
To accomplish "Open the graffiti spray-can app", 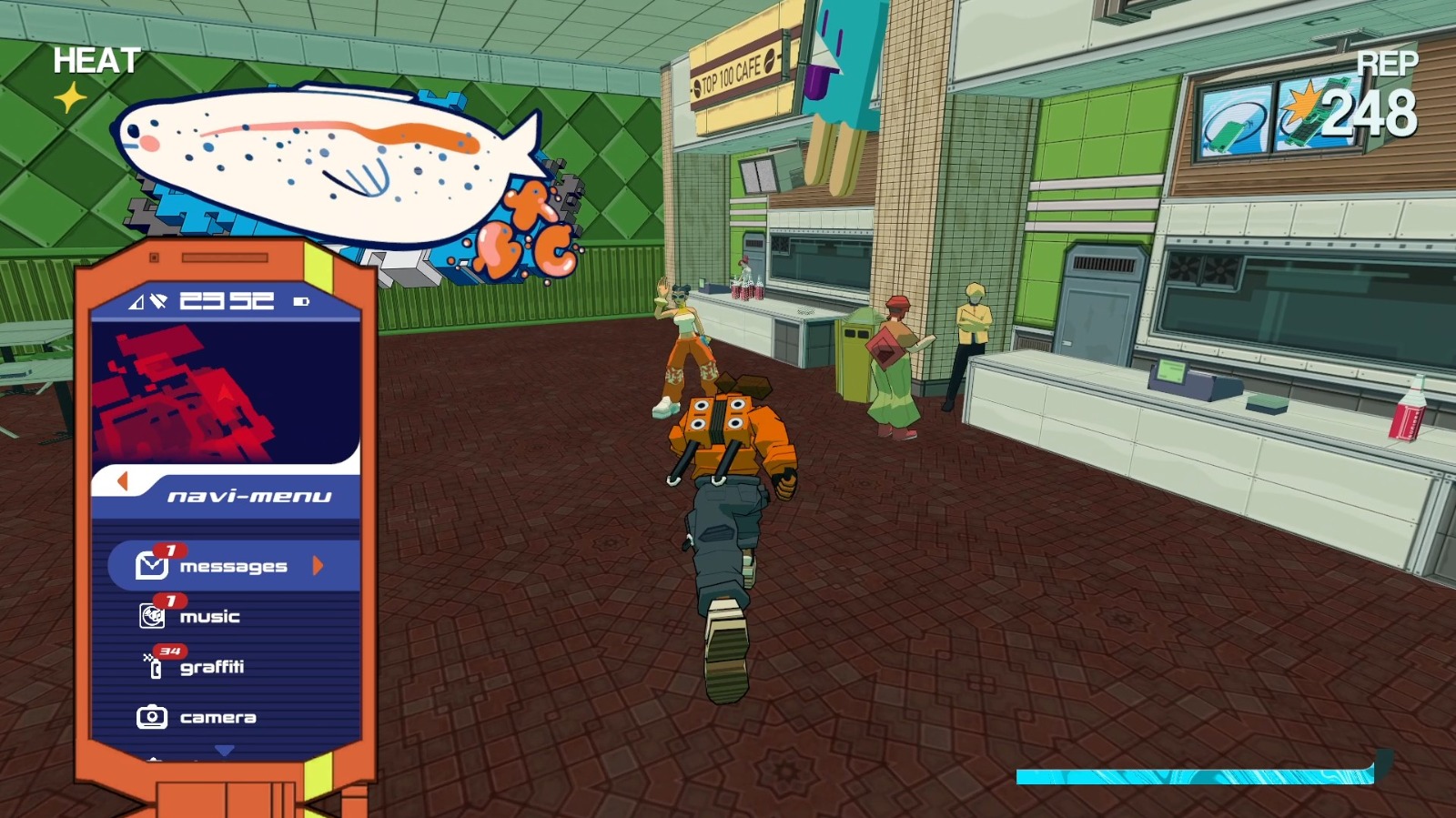I will pos(155,666).
